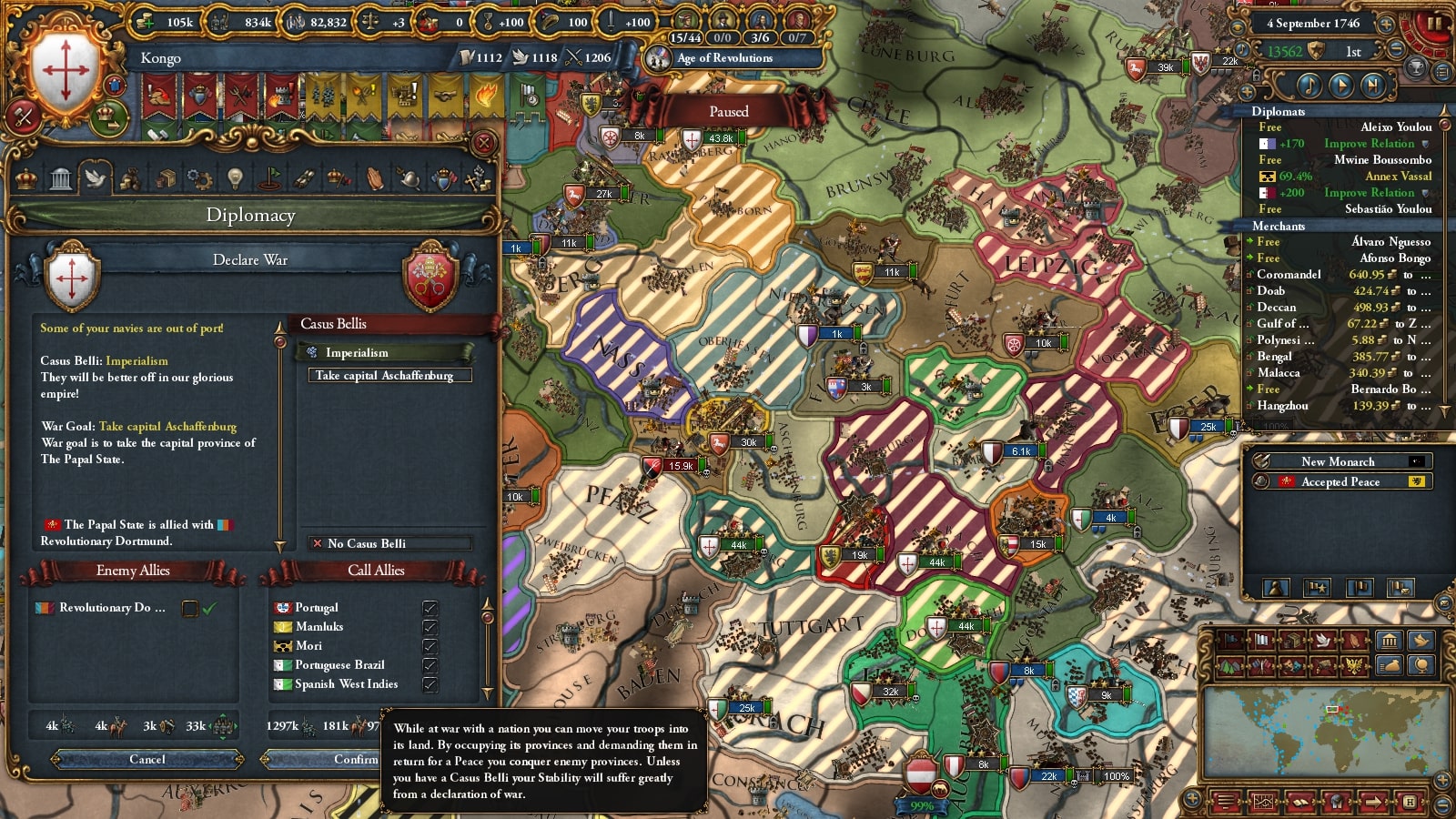Tick the Revolutionary Dortmund enemy ally checkbox
This screenshot has width=1456, height=819.
[190, 608]
